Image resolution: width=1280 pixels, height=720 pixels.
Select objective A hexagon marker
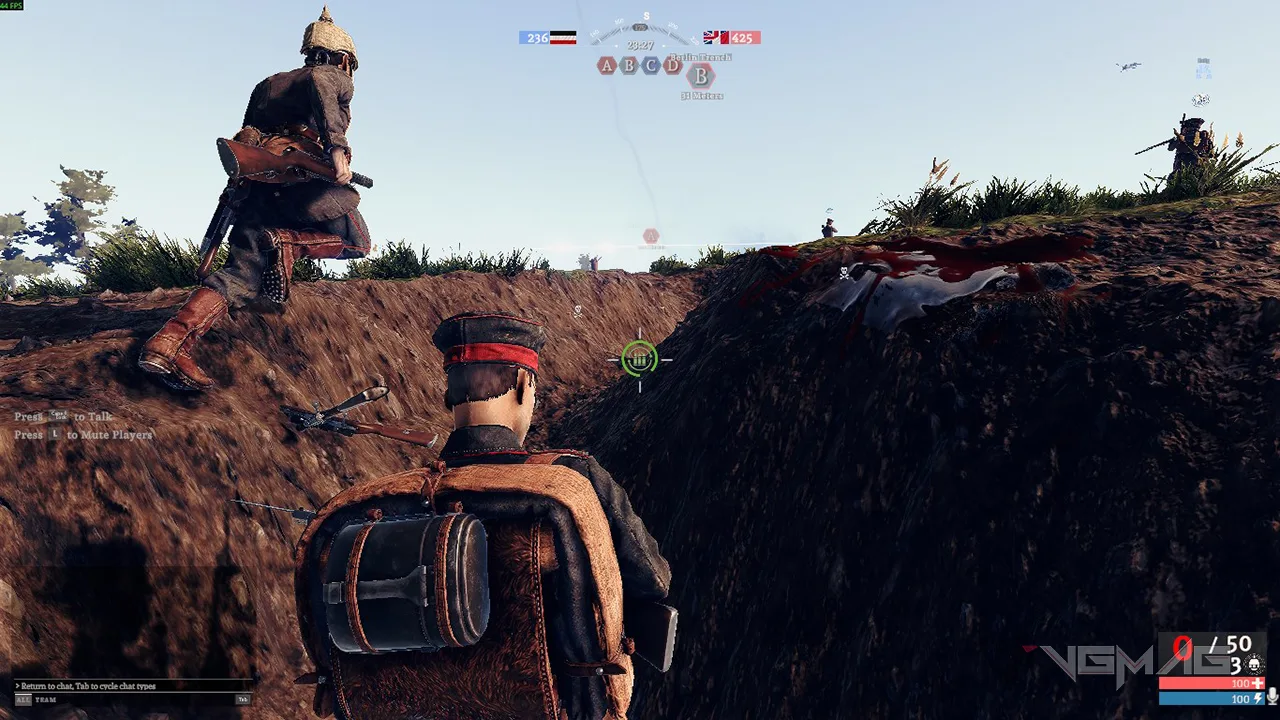pos(607,66)
